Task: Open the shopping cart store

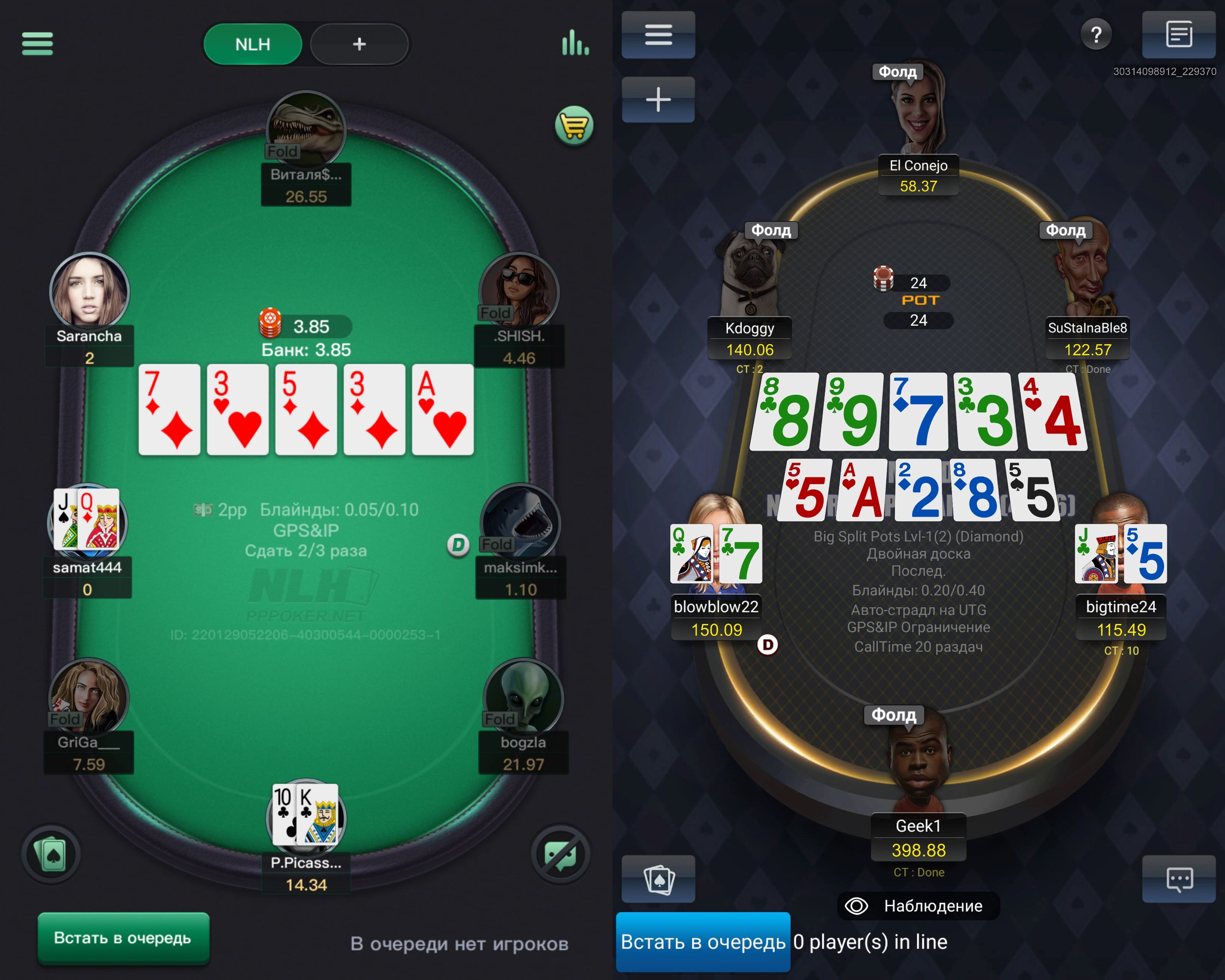Action: 574,126
